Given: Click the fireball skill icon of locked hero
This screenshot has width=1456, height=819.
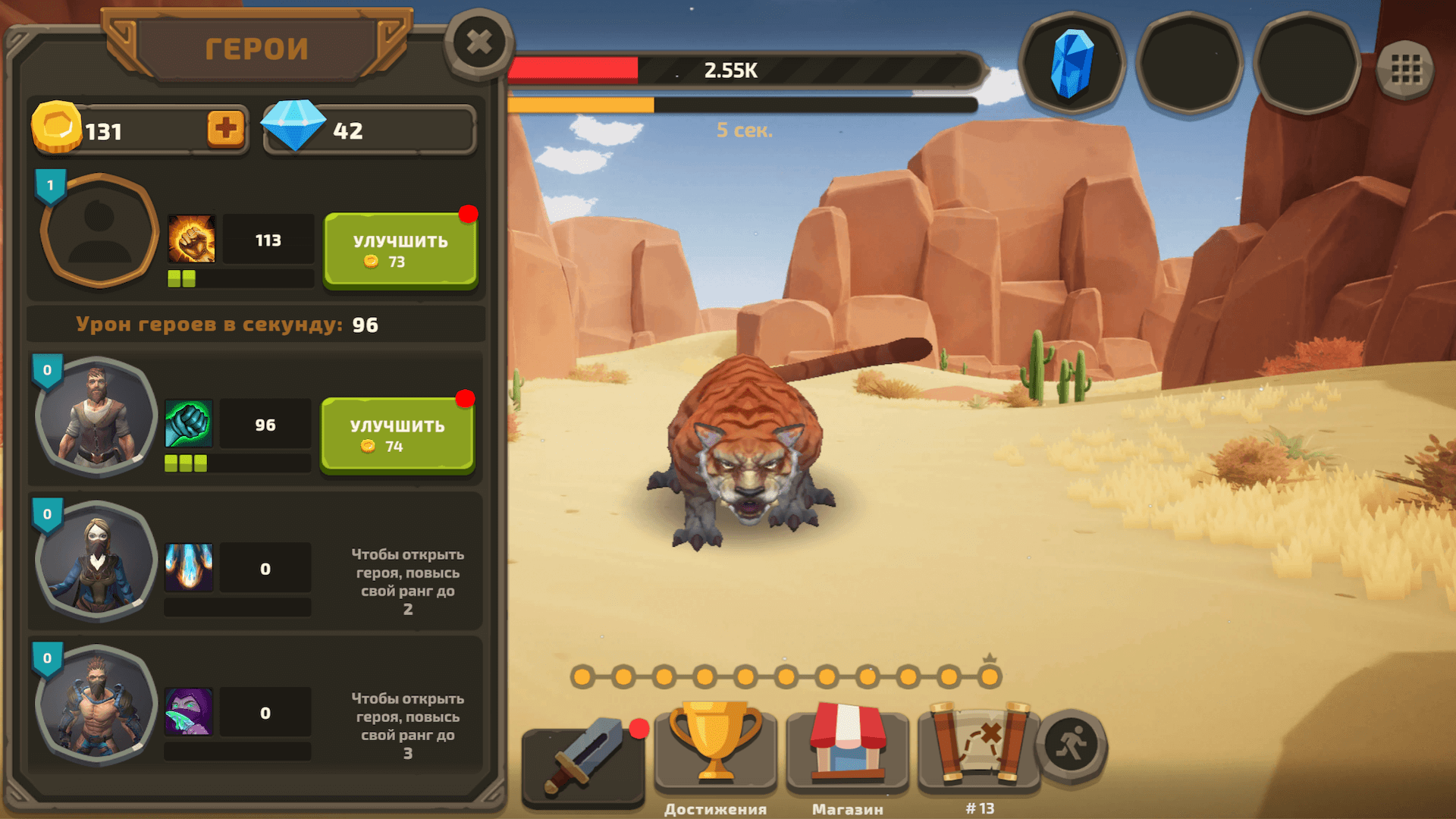Looking at the screenshot, I should point(188,568).
